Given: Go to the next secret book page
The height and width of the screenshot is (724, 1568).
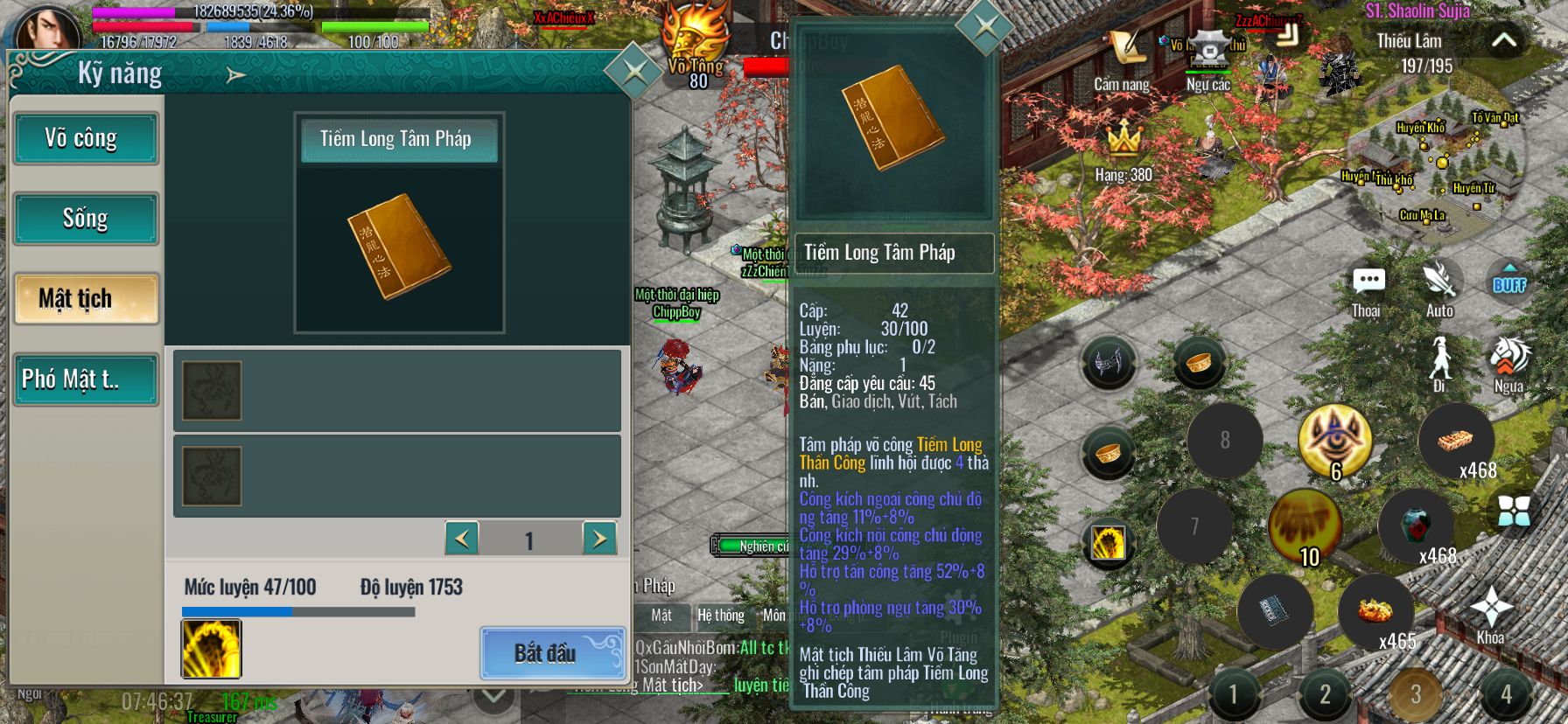Looking at the screenshot, I should coord(599,539).
